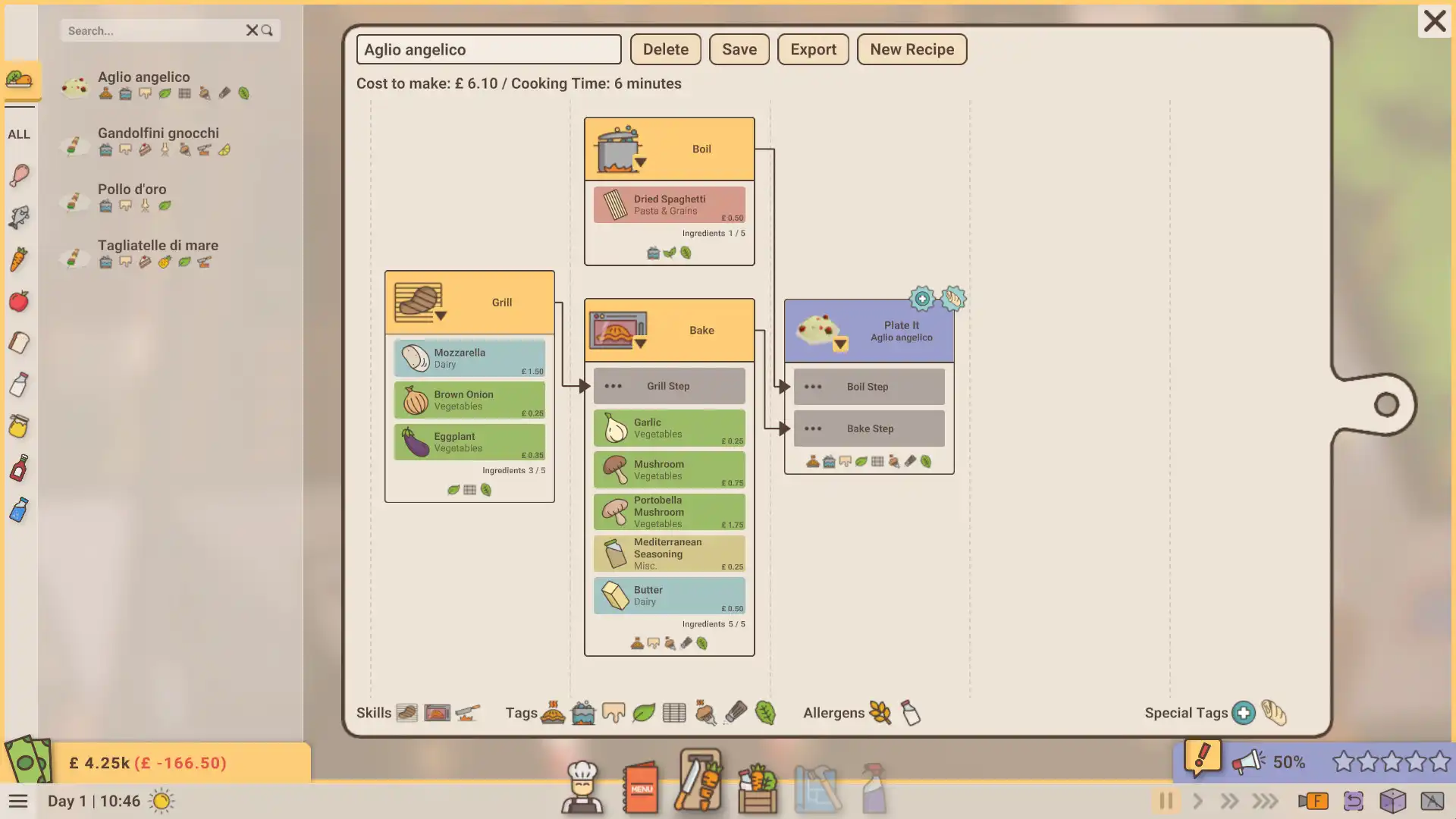Click the blueprint and hammer construction icon
Screen dimensions: 1456x819
coord(817,786)
